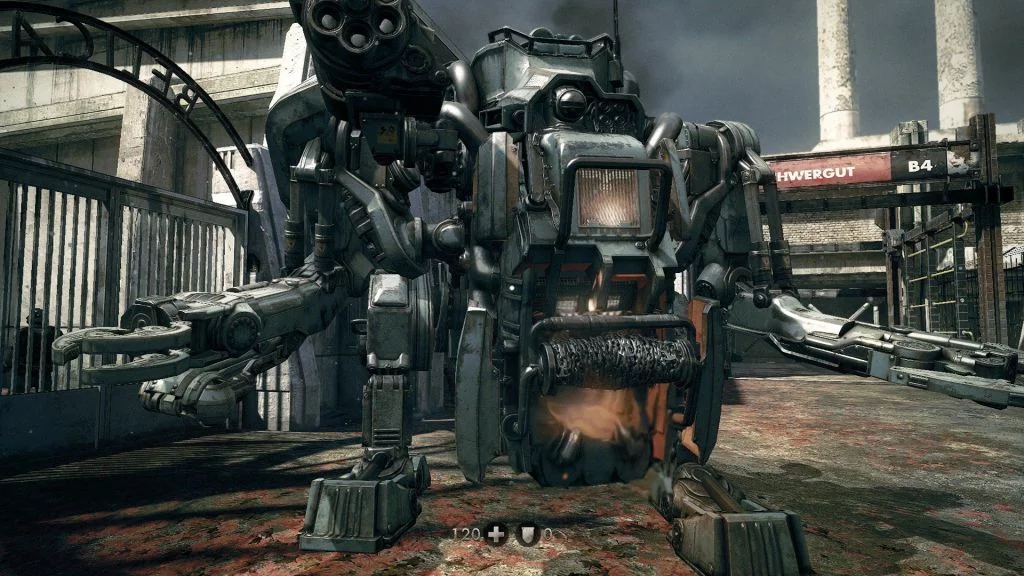This screenshot has width=1024, height=576.
Task: Click the health cross icon
Action: click(497, 535)
